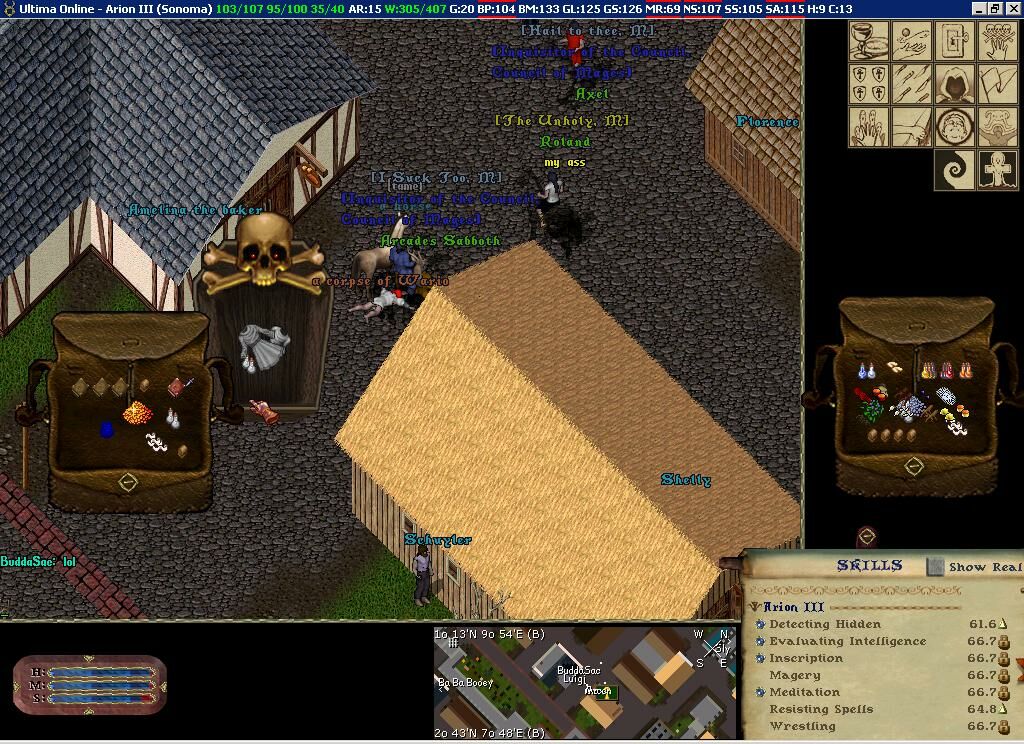Activate the three skulls and hand spell
The height and width of the screenshot is (744, 1024).
pos(997,41)
